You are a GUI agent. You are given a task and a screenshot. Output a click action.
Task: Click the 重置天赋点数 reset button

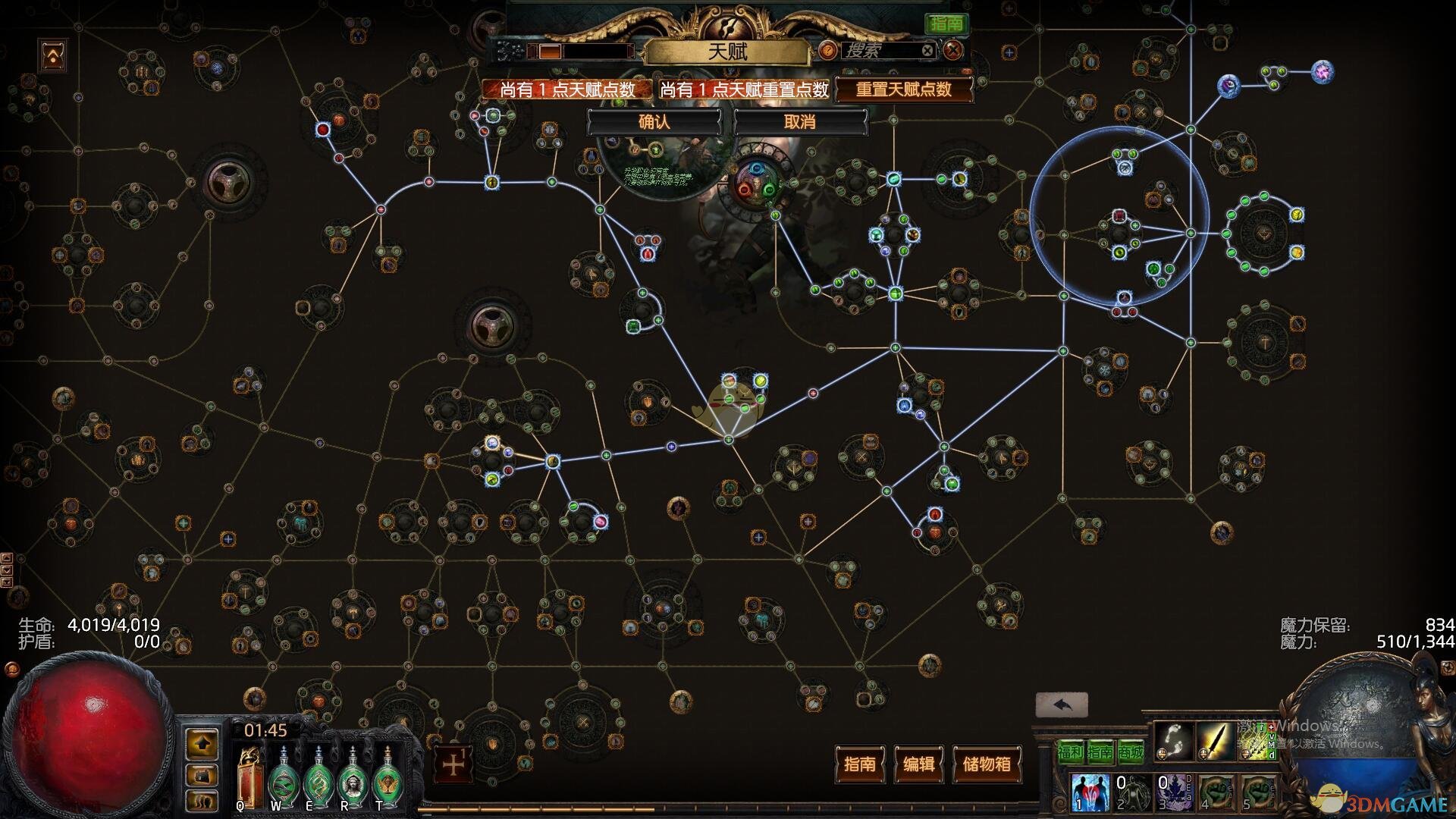pos(903,89)
